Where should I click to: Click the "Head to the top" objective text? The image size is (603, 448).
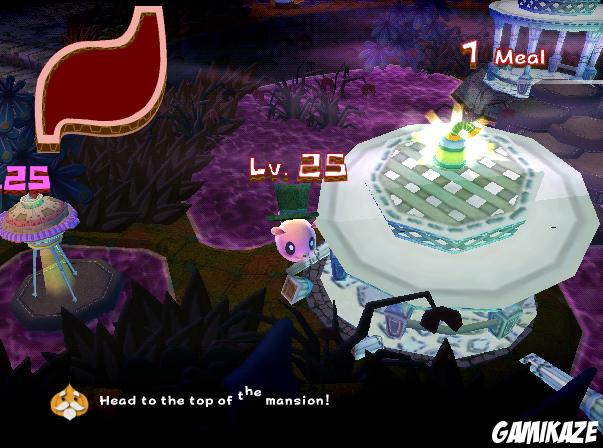point(214,400)
